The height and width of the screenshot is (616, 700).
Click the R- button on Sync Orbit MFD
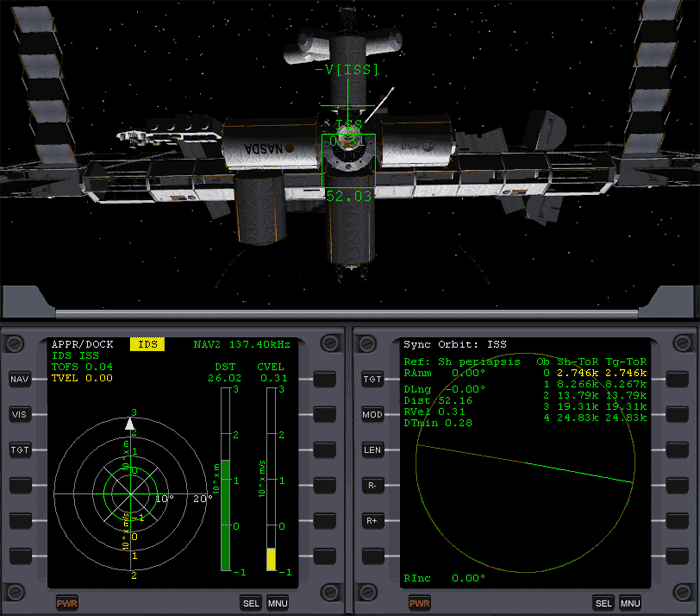(x=373, y=485)
